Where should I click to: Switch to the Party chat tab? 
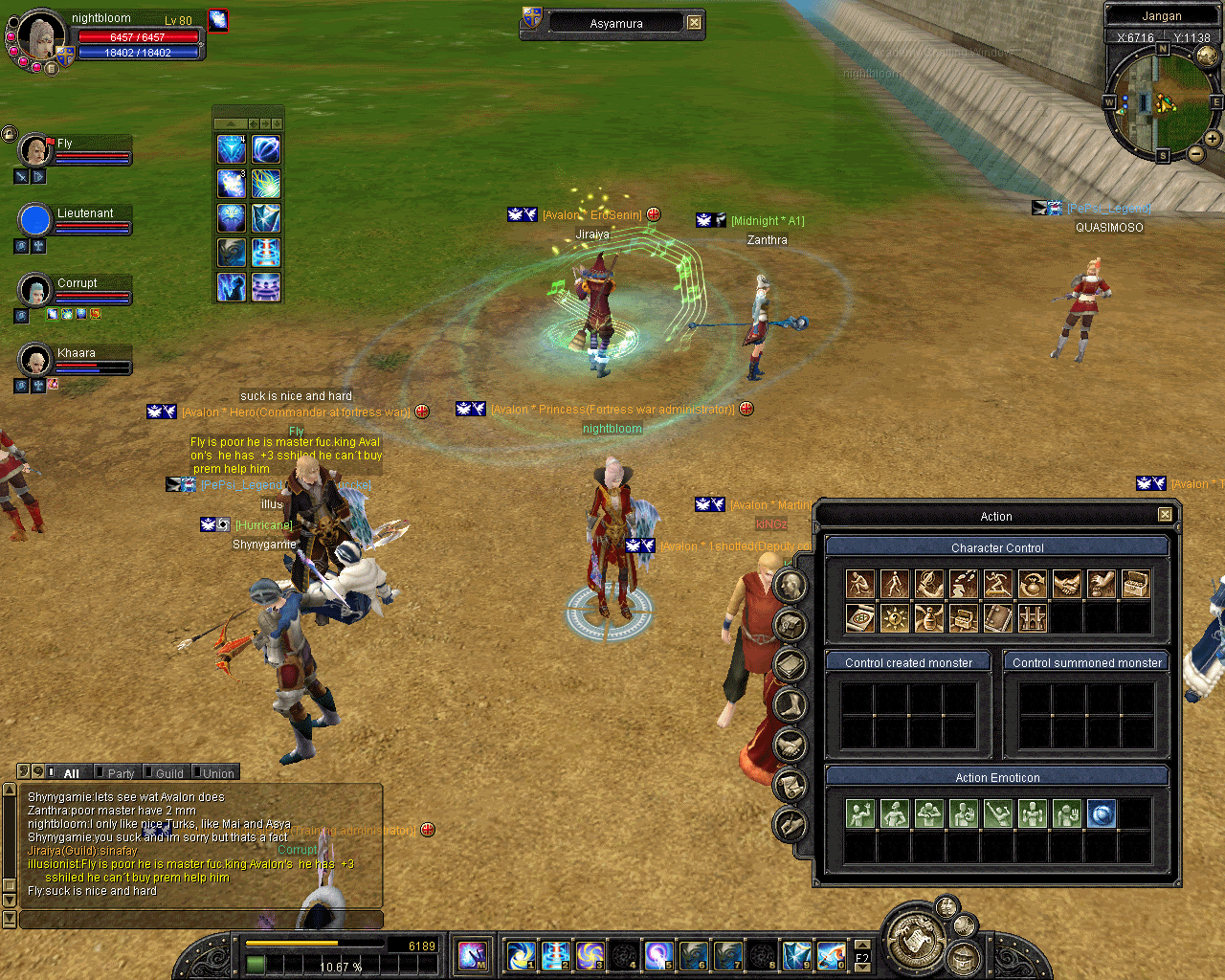point(121,773)
